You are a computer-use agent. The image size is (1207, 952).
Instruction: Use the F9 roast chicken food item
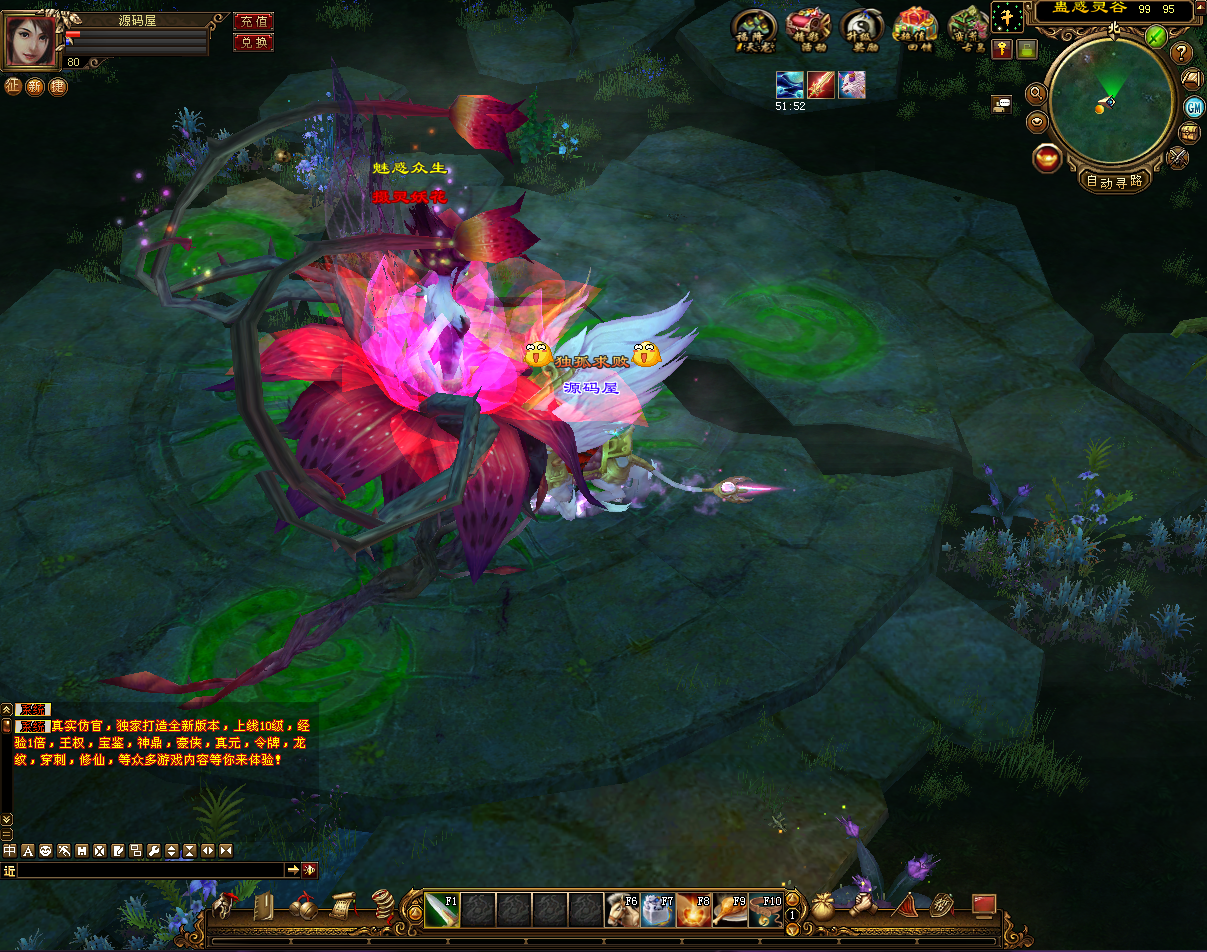729,911
